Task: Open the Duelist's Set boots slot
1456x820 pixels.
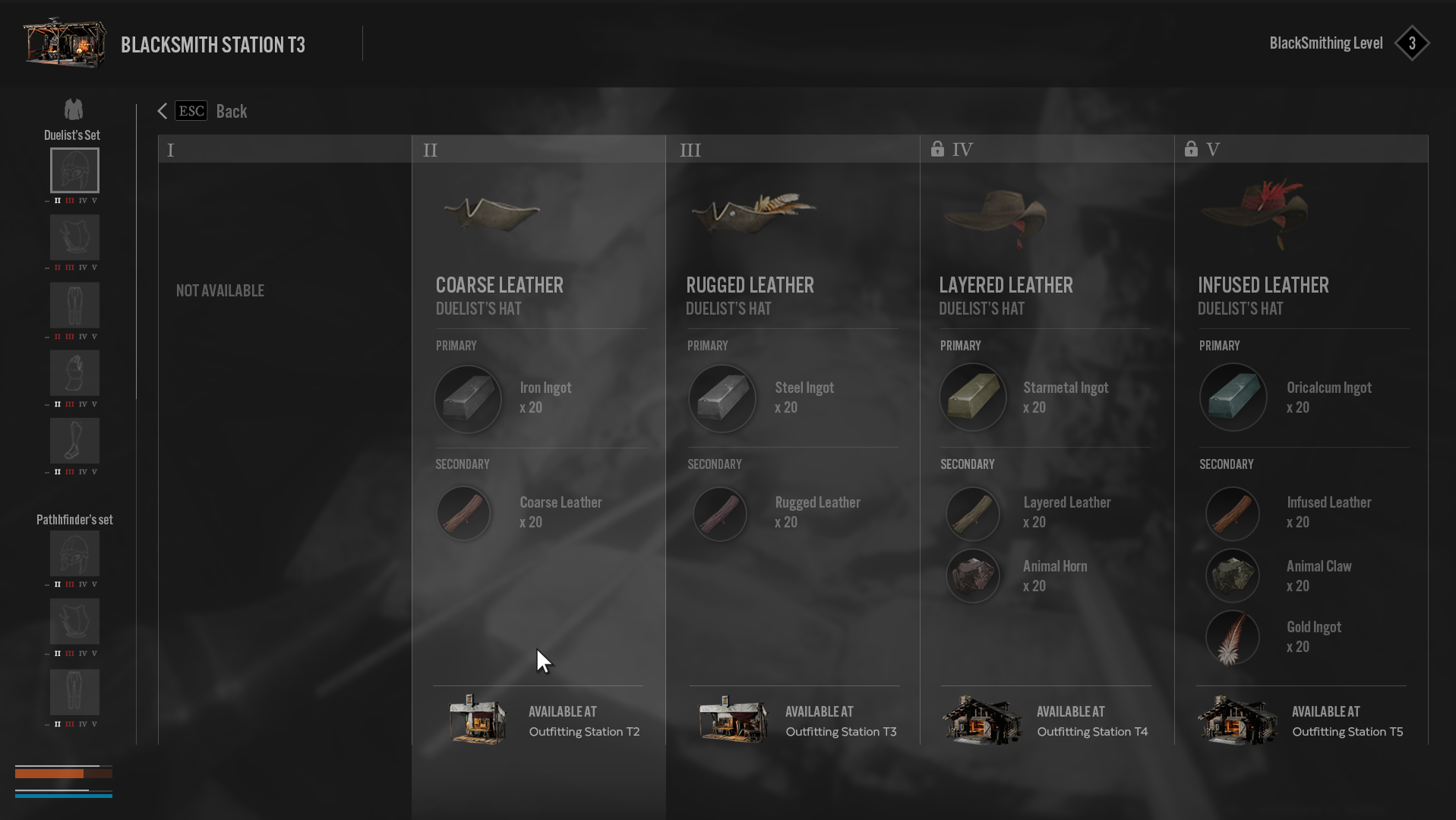Action: pyautogui.click(x=74, y=440)
